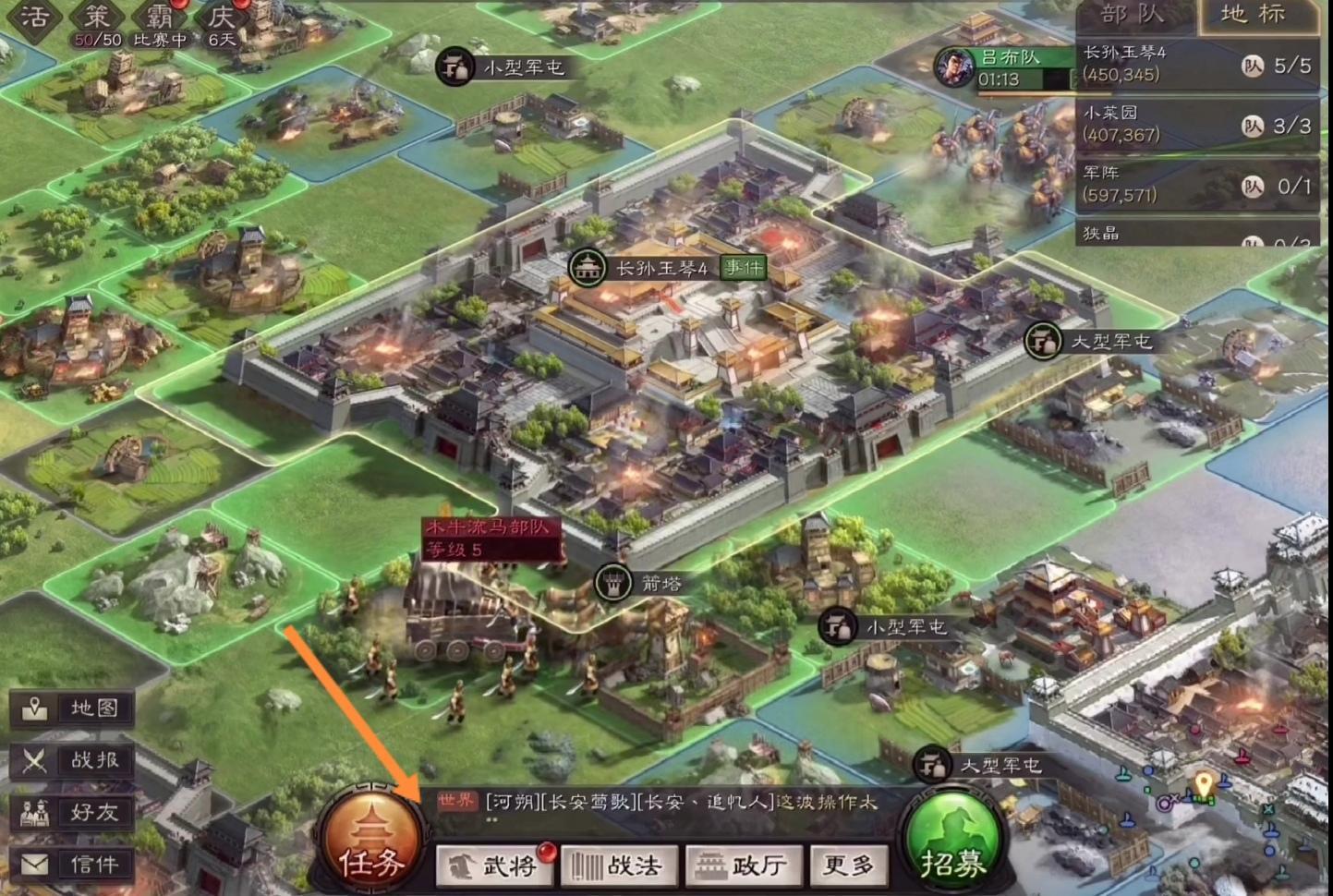Image resolution: width=1333 pixels, height=896 pixels.
Task: Click the 吕布队 enemy portrait
Action: pos(953,67)
